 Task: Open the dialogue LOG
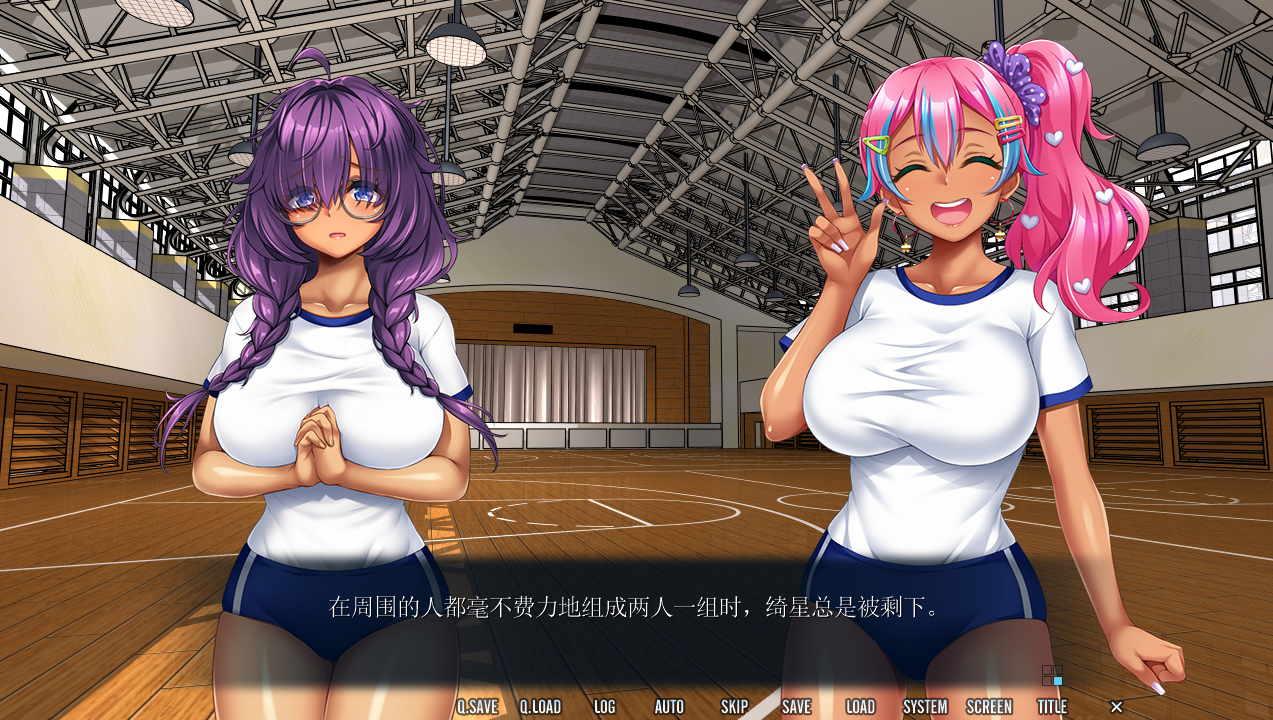[x=604, y=706]
